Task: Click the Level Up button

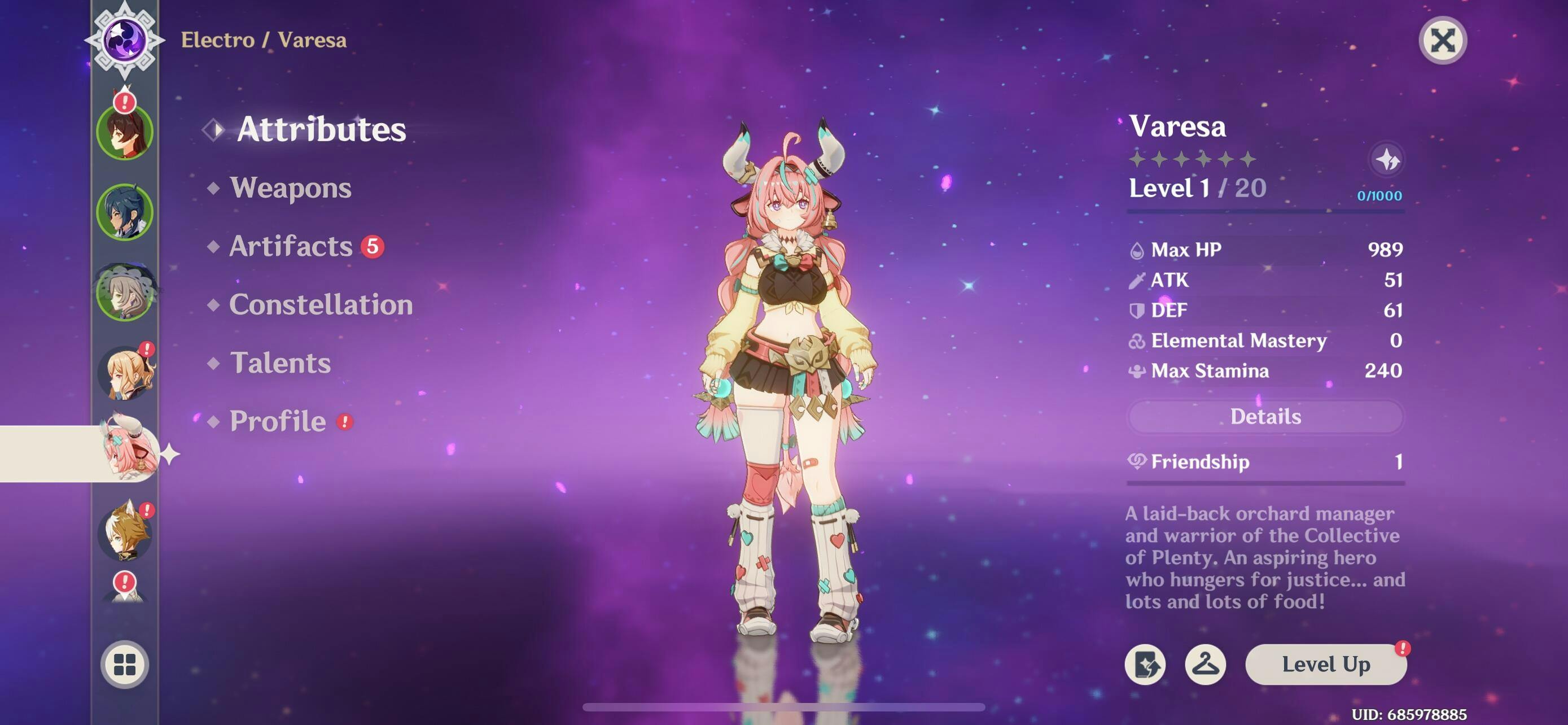Action: point(1325,664)
